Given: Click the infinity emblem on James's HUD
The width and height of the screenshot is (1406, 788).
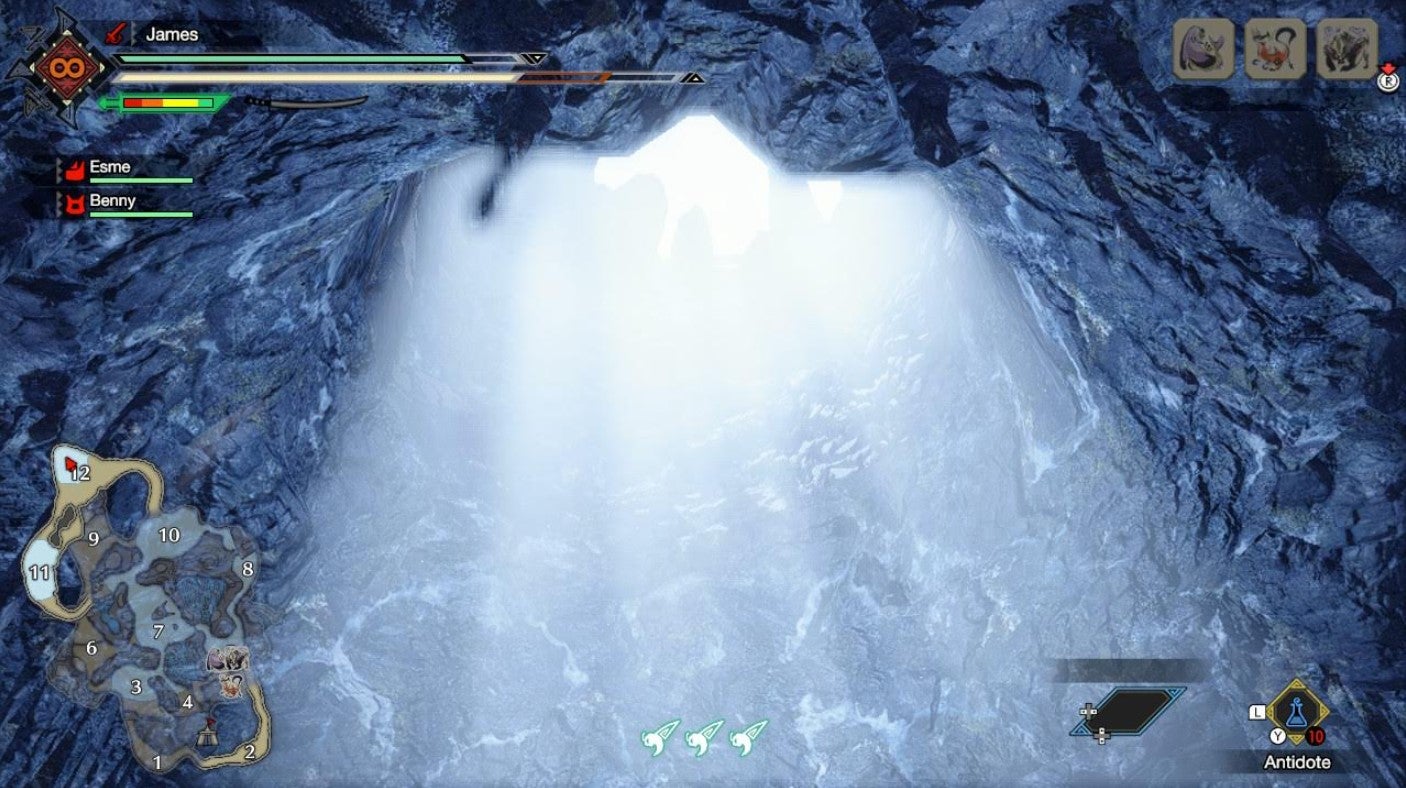Looking at the screenshot, I should [65, 66].
